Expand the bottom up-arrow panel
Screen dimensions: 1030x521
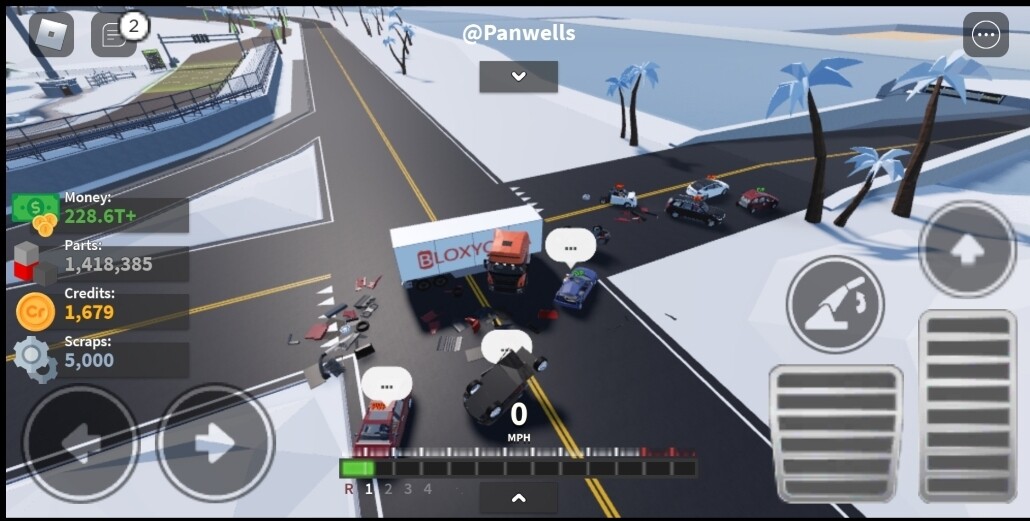(x=518, y=497)
